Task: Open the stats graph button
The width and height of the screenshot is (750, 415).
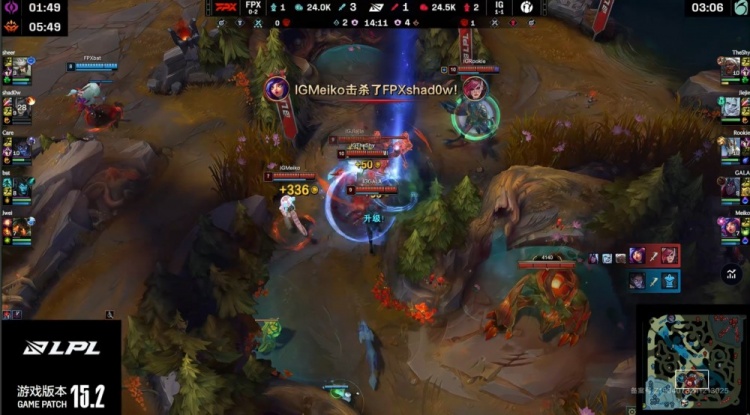Action: 730,273
